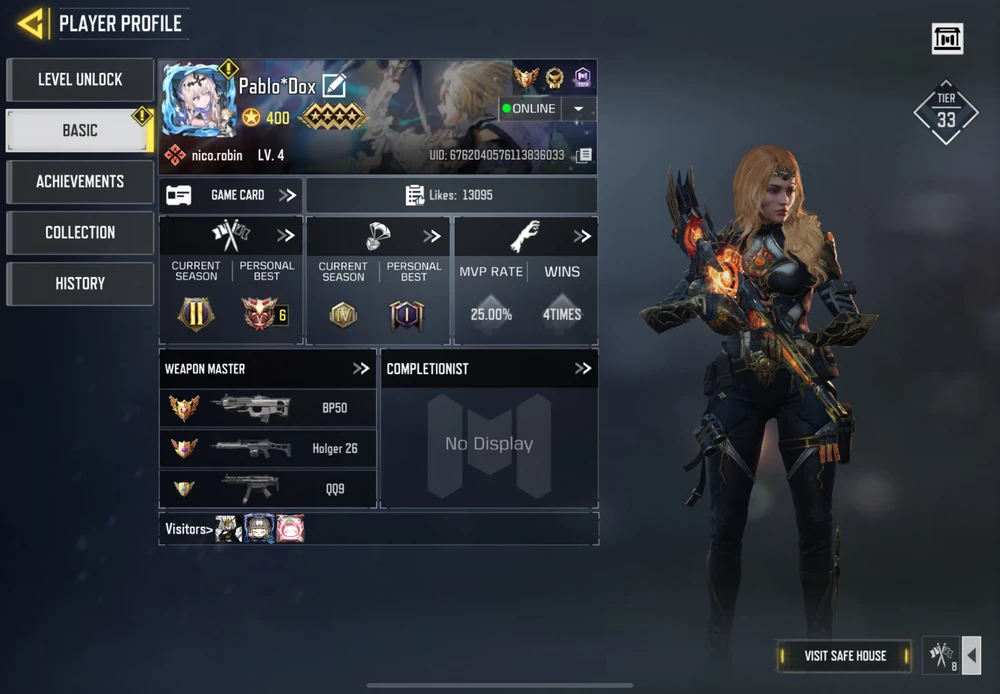
Task: Open the Game Card panel
Action: (x=231, y=195)
